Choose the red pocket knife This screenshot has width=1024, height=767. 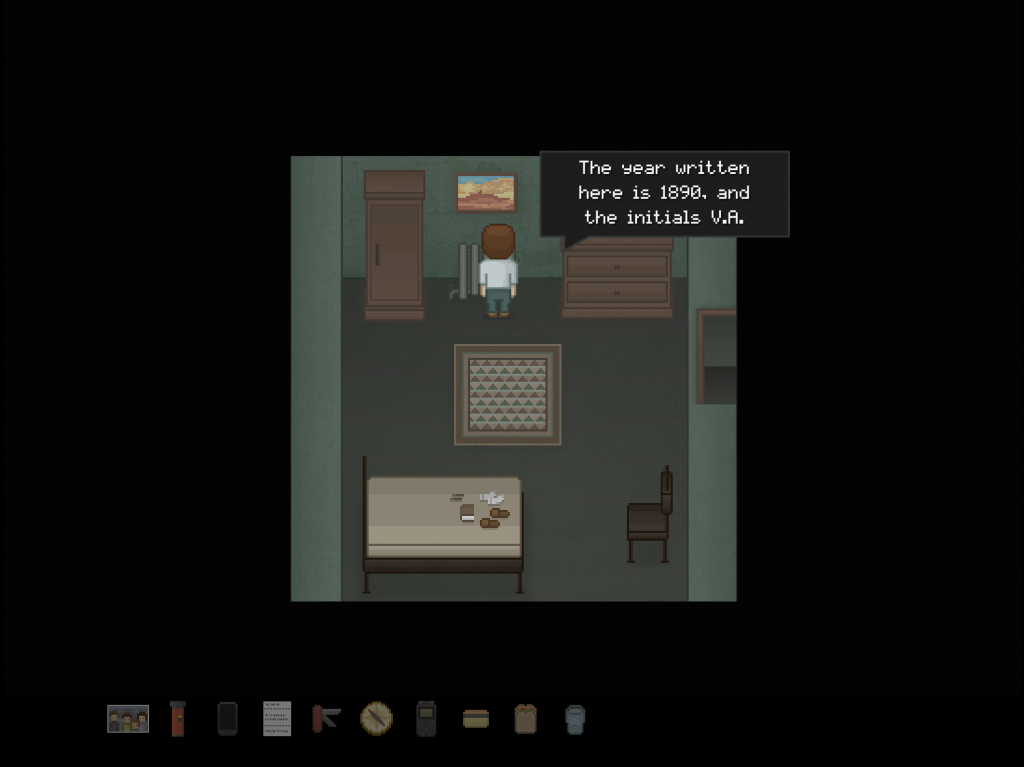pos(326,718)
